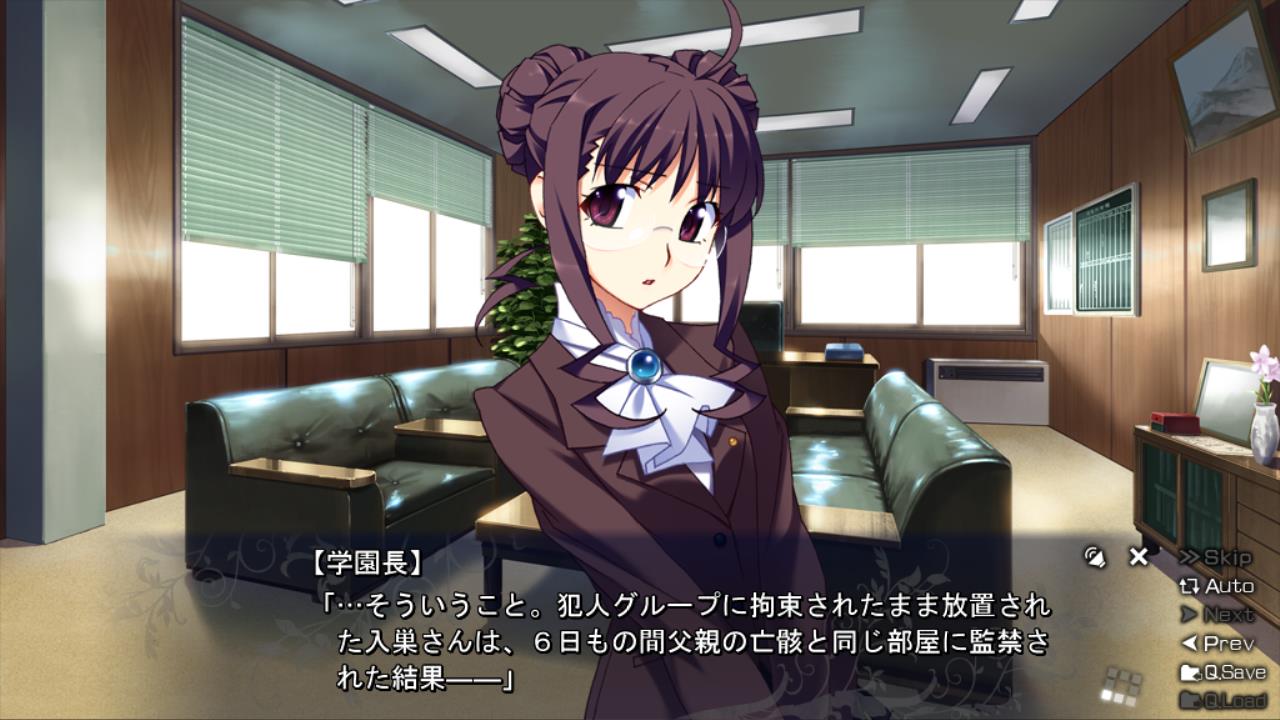Go back with the Prev button
The image size is (1280, 720).
tap(1217, 643)
